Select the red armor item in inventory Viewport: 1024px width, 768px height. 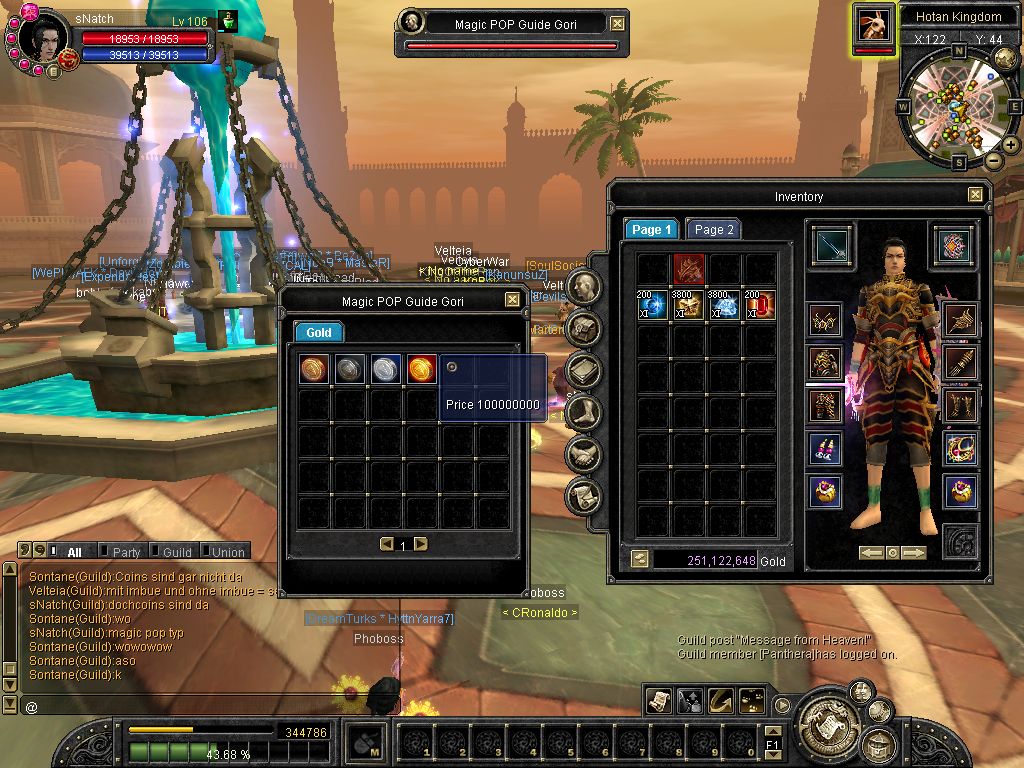pos(689,268)
